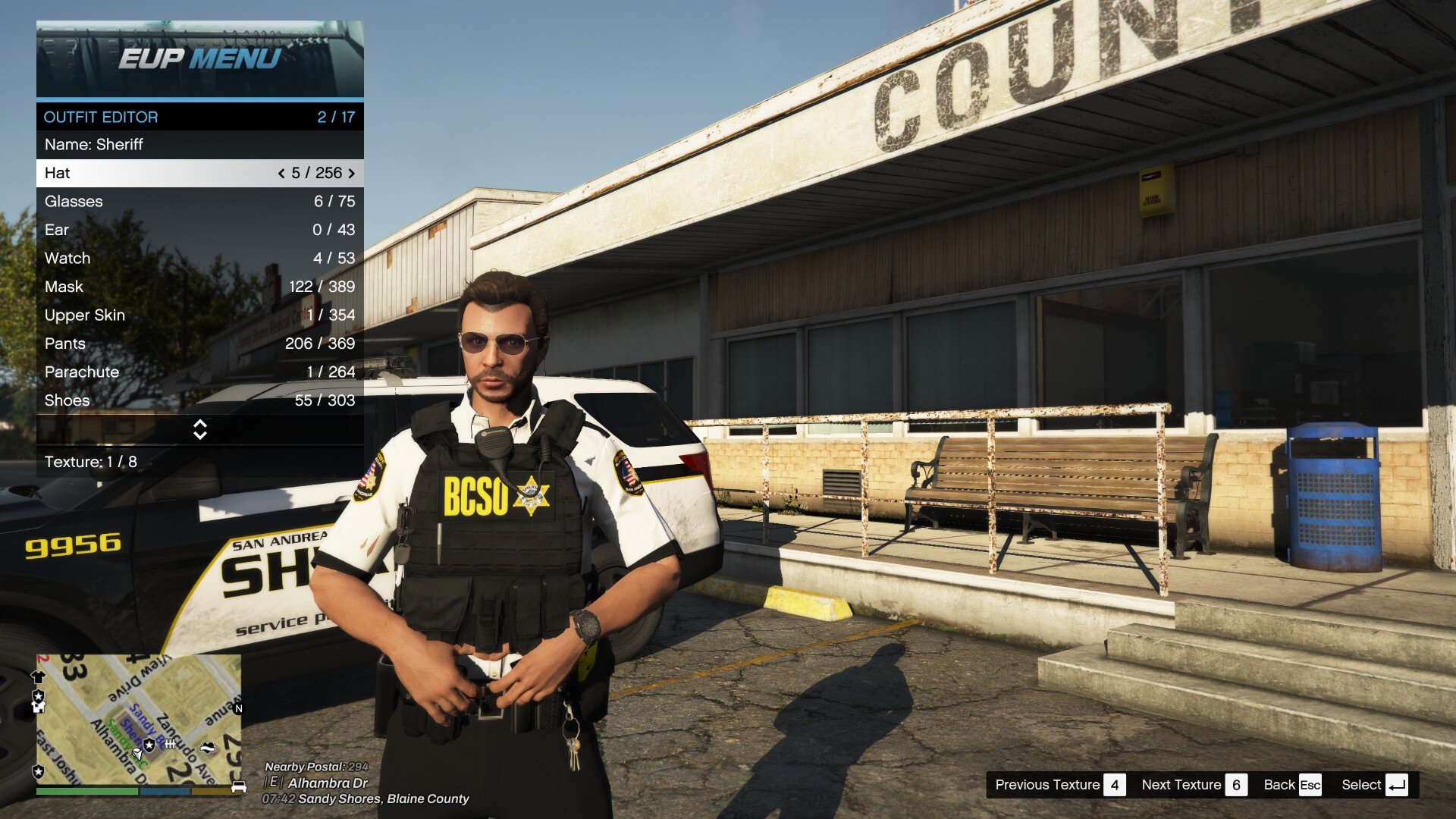The height and width of the screenshot is (819, 1456).
Task: Decrease Hat with the left arrow
Action: pos(281,174)
